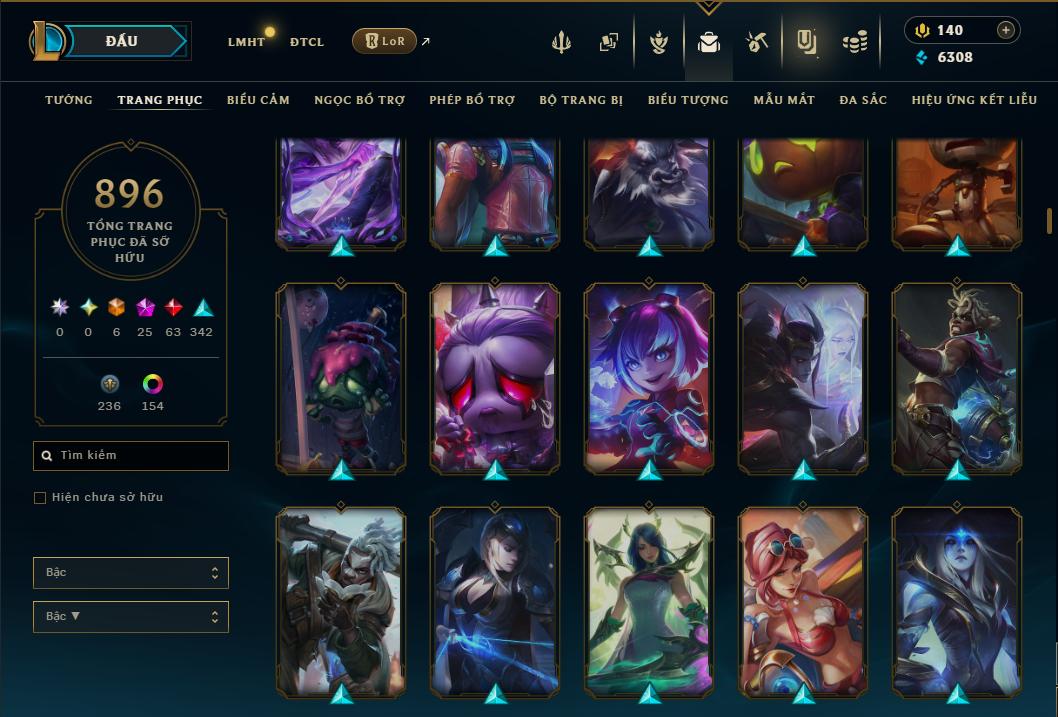
Task: Open the first Bậc dropdown
Action: pyautogui.click(x=130, y=573)
